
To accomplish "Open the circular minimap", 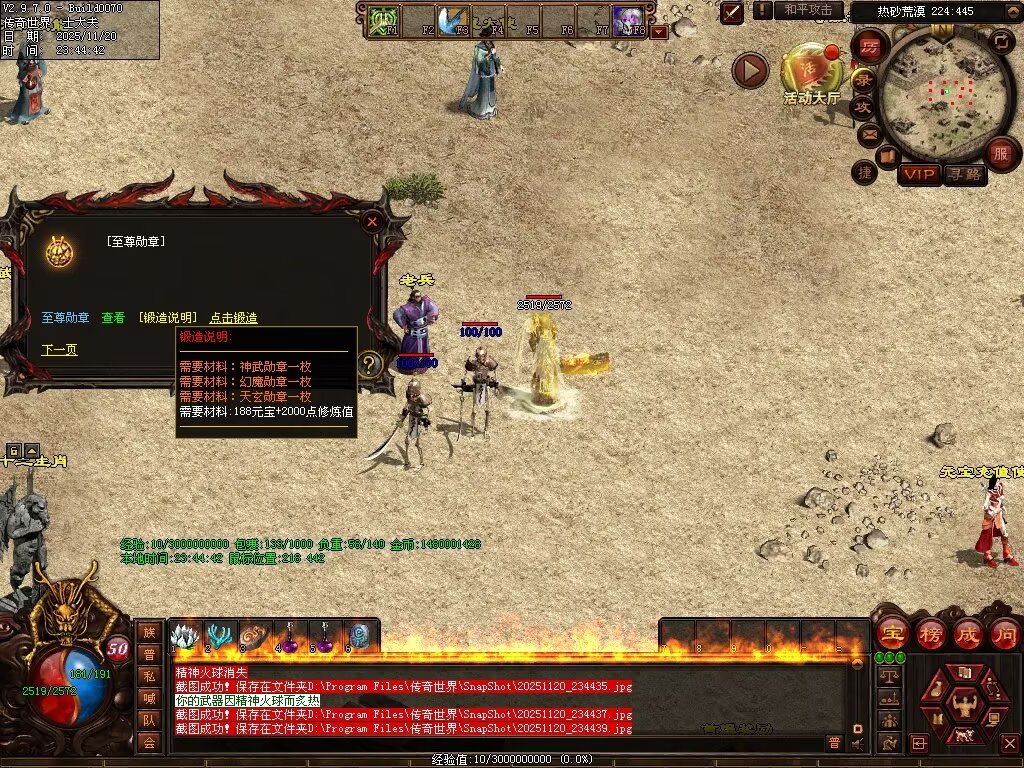I will pyautogui.click(x=940, y=94).
